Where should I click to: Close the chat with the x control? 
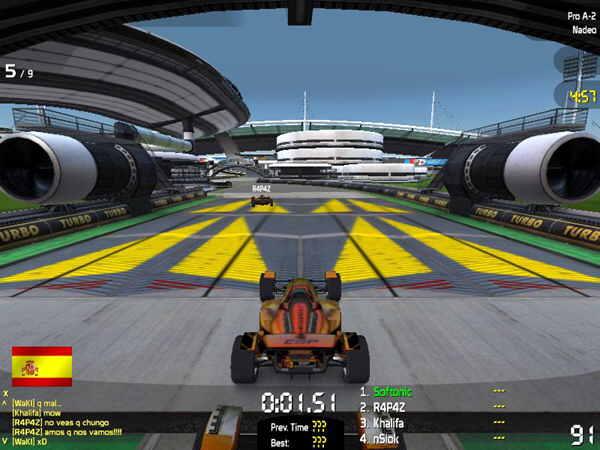(5, 394)
